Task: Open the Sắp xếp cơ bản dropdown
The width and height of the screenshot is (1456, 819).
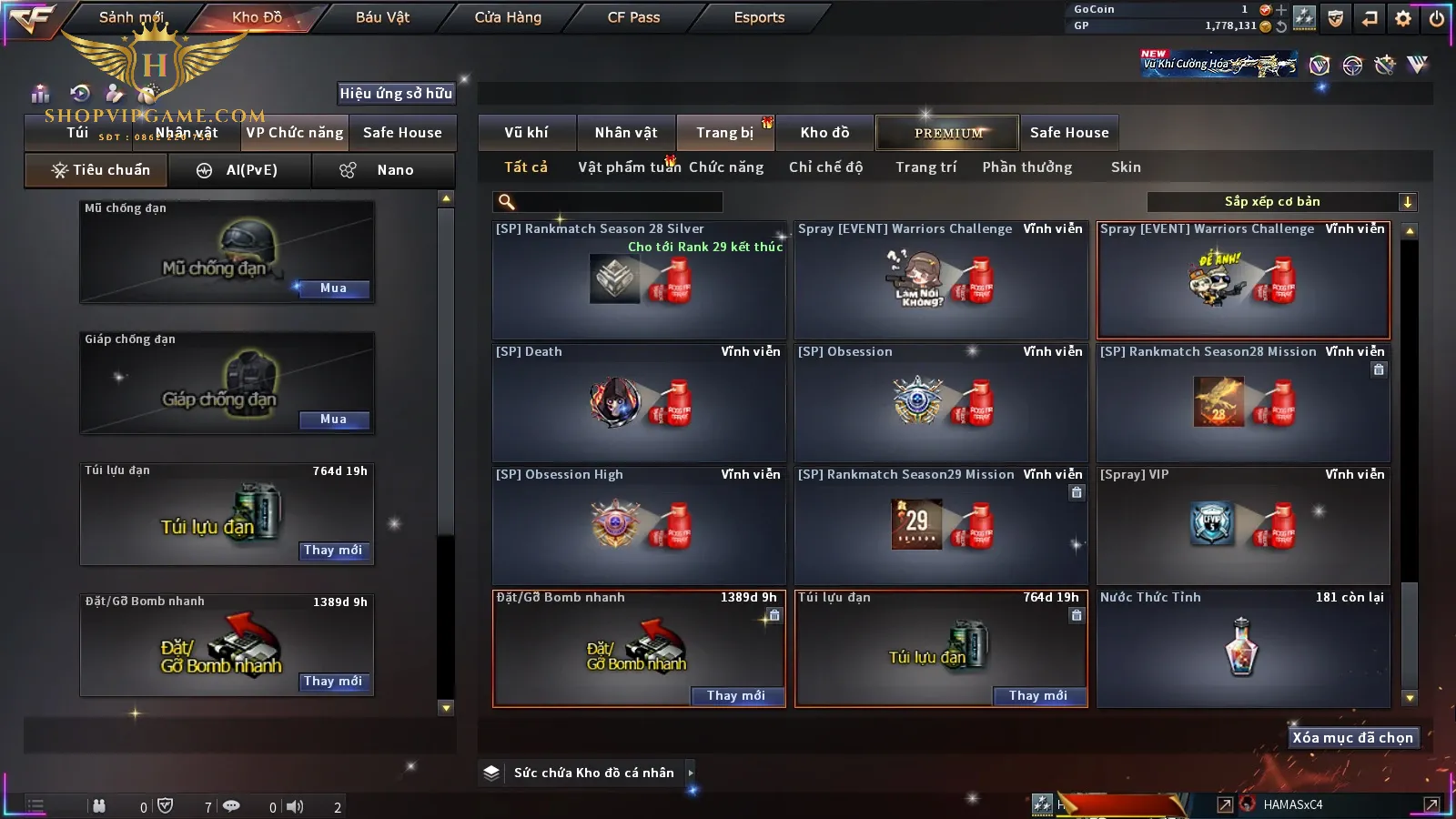Action: (1281, 202)
